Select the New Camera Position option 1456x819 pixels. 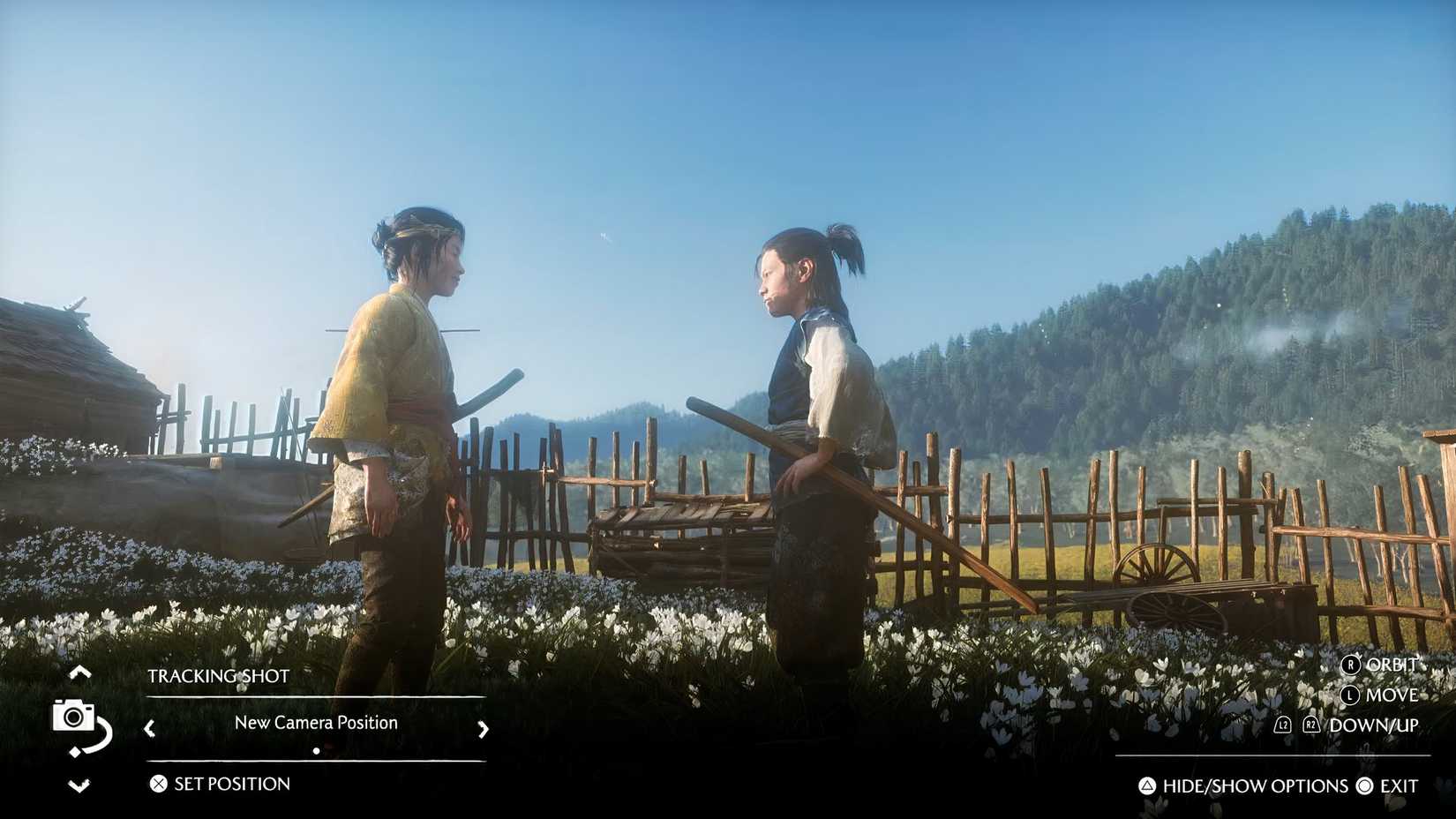coord(315,722)
